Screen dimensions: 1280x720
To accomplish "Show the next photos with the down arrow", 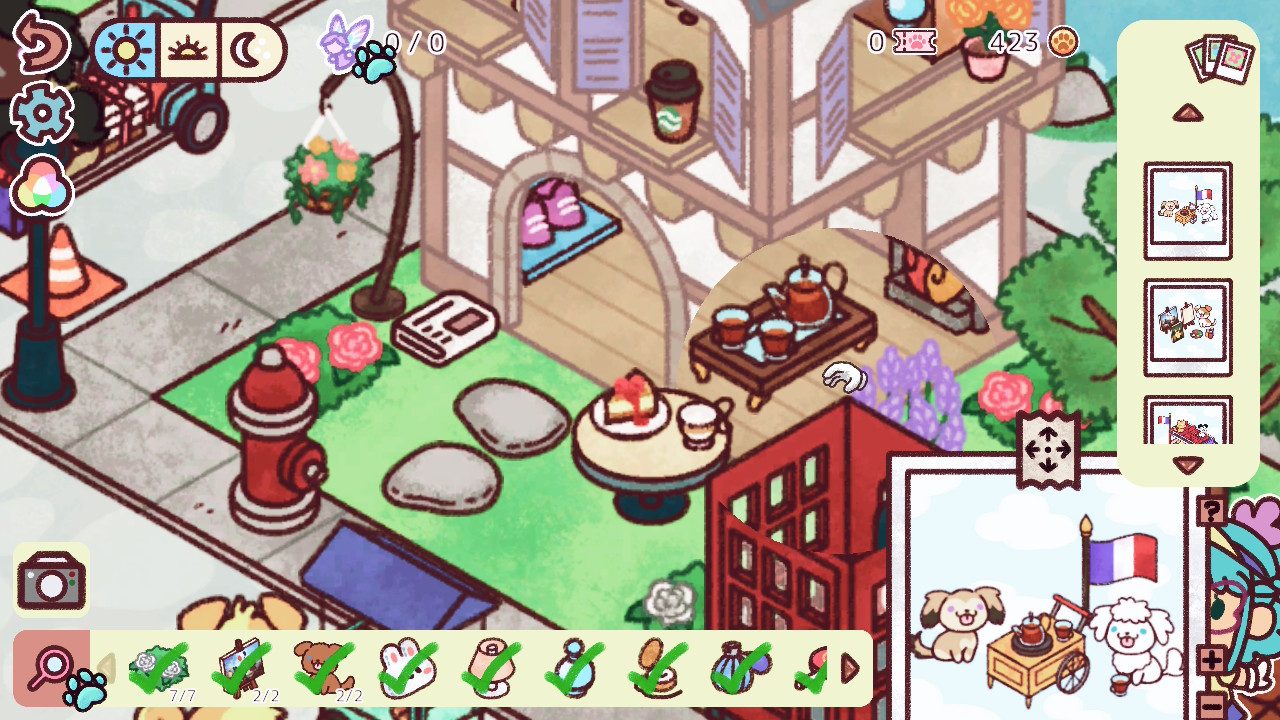I will click(x=1188, y=465).
